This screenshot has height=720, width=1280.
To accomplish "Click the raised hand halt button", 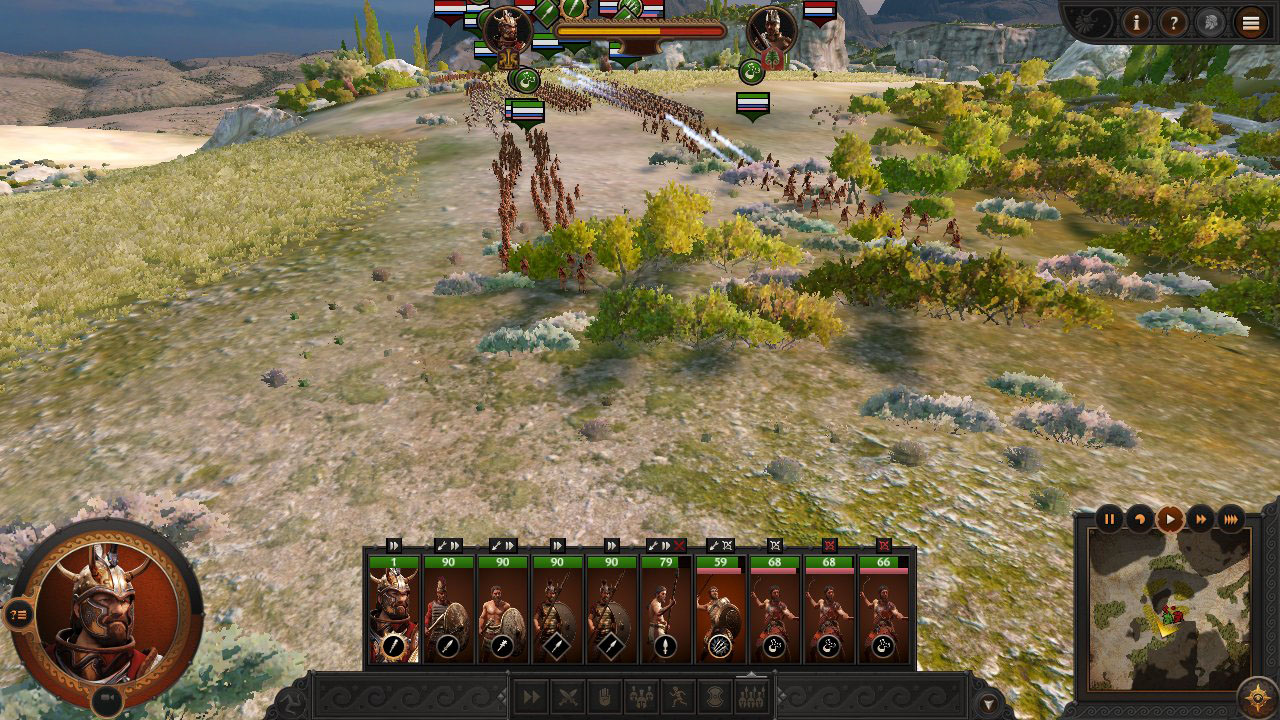I will click(604, 696).
